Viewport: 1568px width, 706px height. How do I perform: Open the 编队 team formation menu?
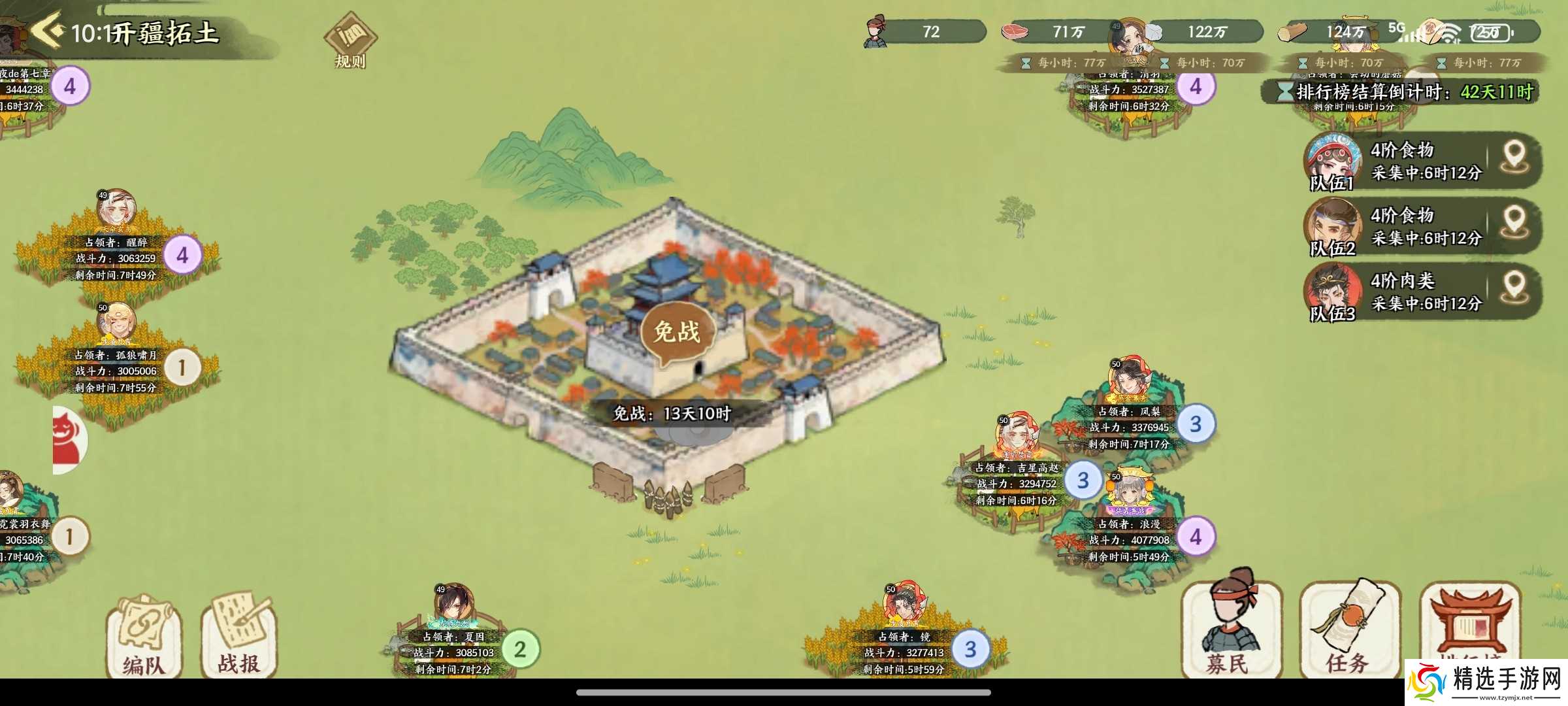click(x=143, y=637)
